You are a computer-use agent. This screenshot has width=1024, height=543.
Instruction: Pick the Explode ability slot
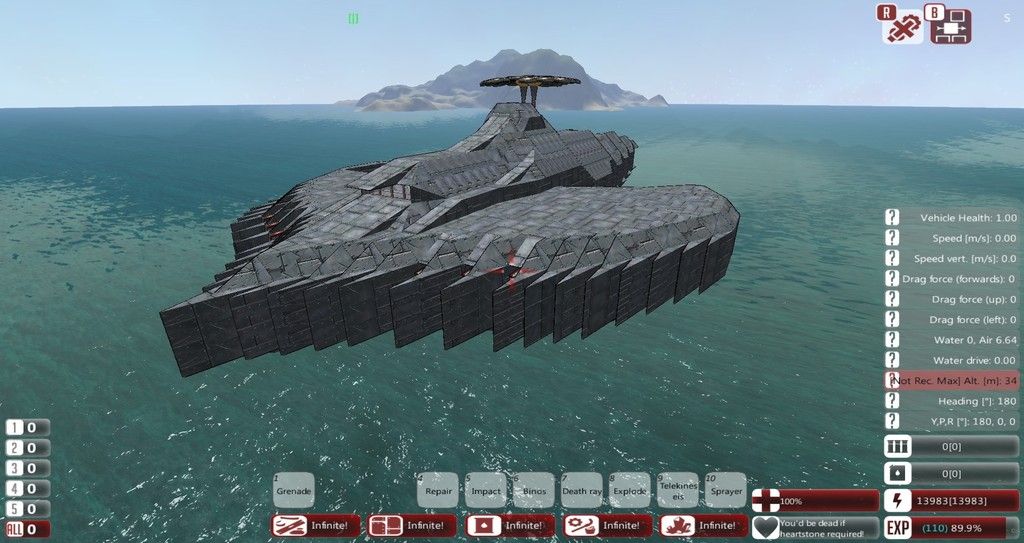pos(630,491)
